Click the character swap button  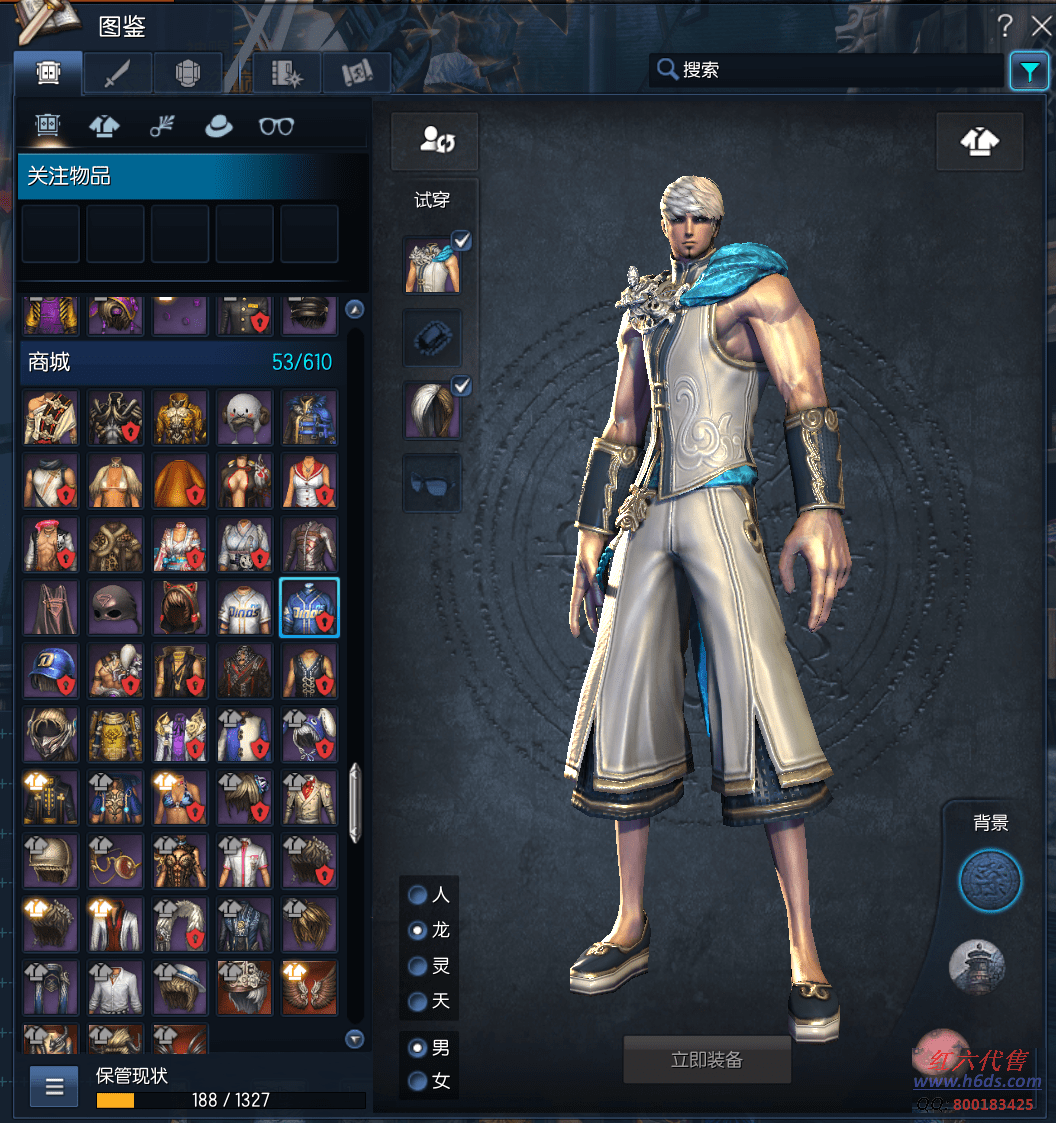click(x=434, y=140)
